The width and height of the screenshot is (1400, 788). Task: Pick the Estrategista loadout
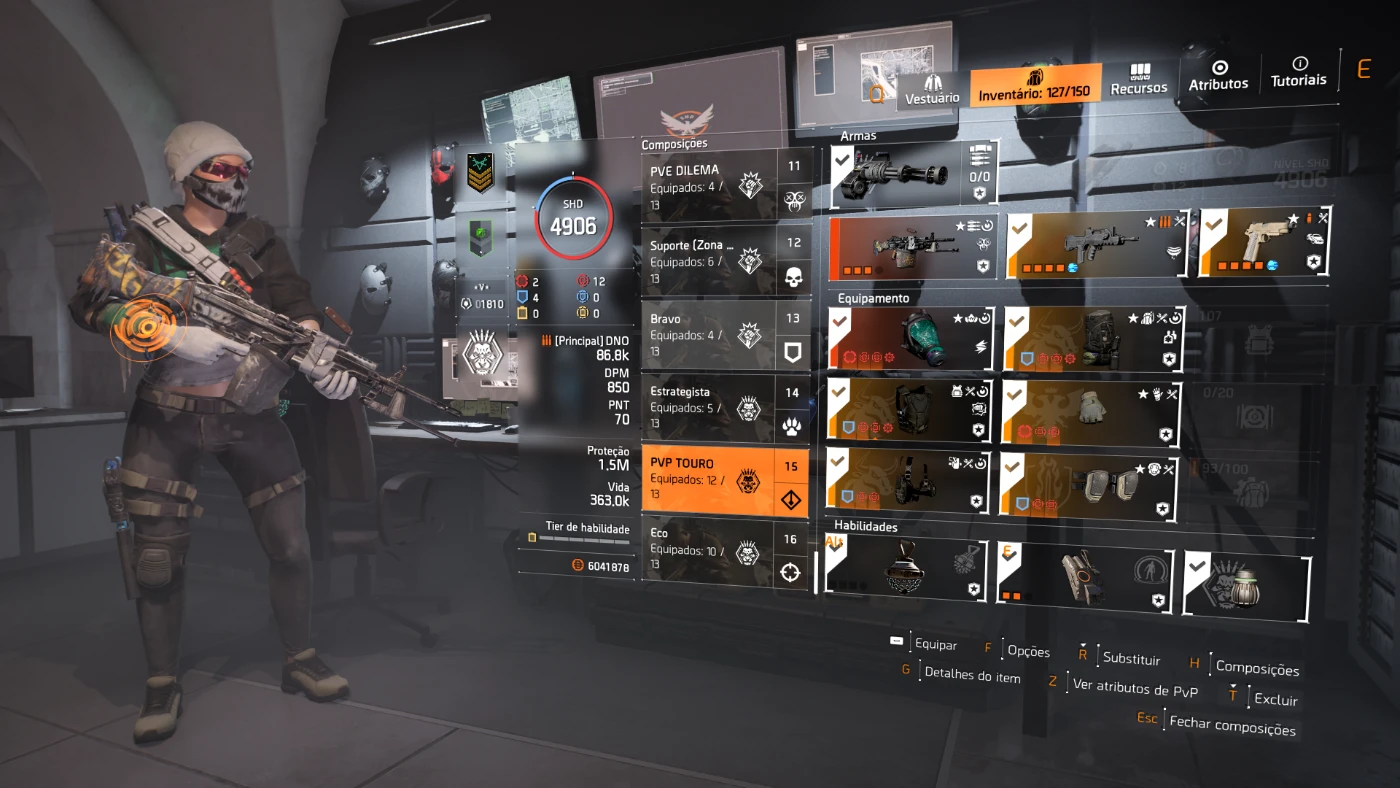tap(710, 408)
